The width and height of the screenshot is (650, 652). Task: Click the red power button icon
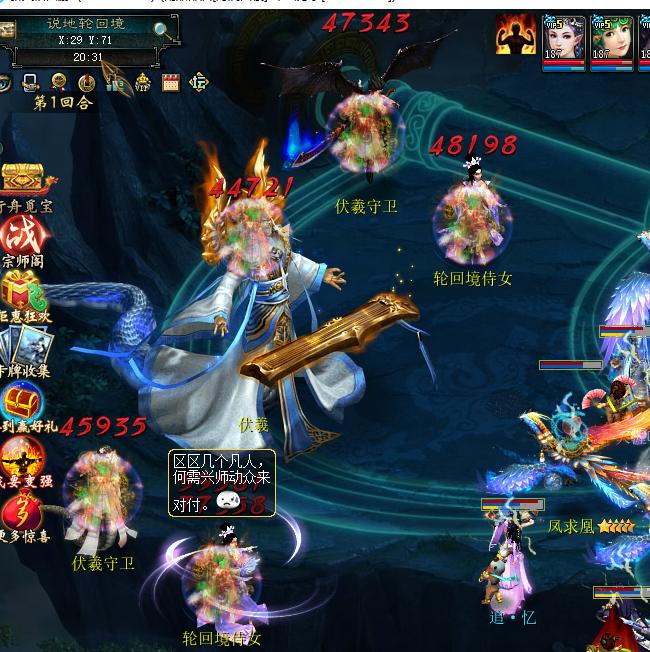[86, 83]
